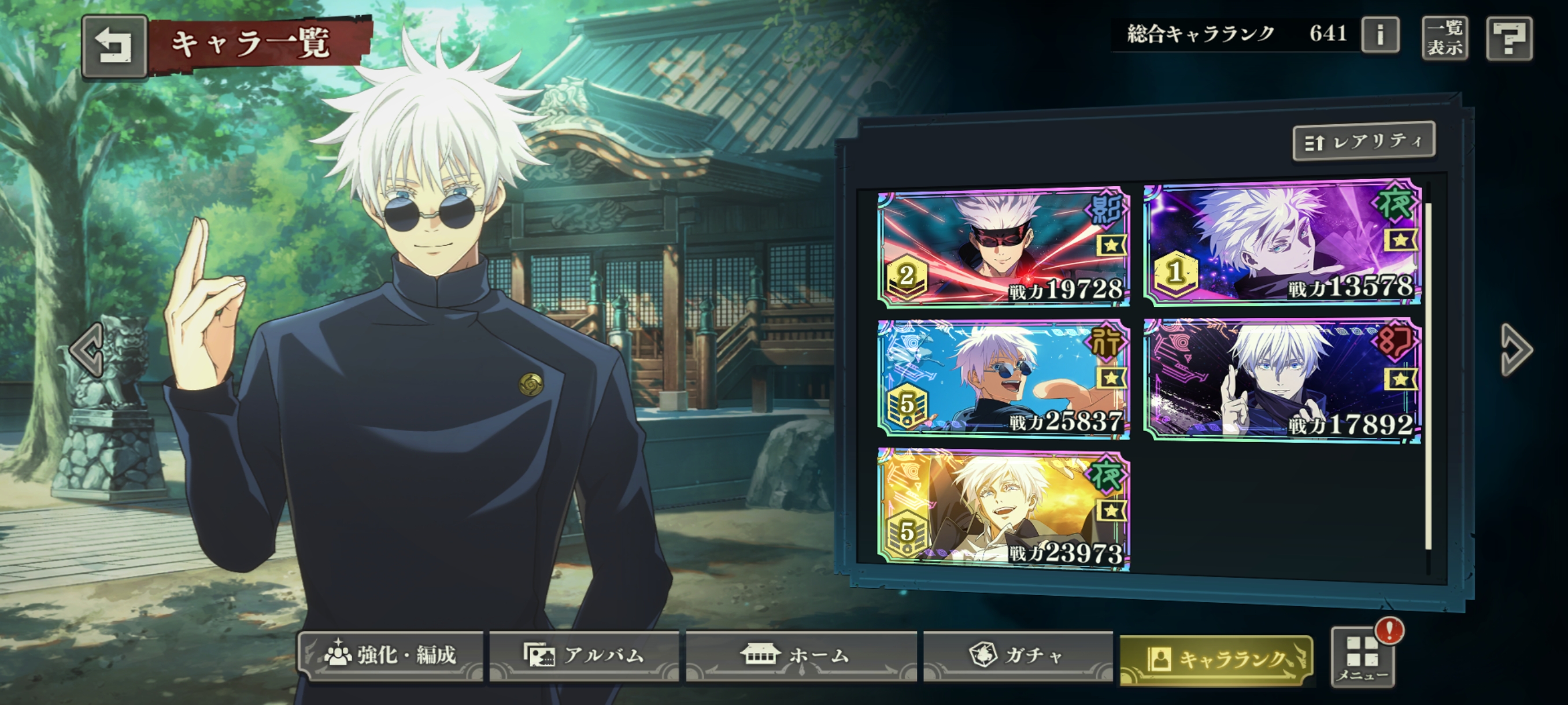The height and width of the screenshot is (705, 1568).
Task: Select the キャラランク character rank tab
Action: coord(1216,659)
